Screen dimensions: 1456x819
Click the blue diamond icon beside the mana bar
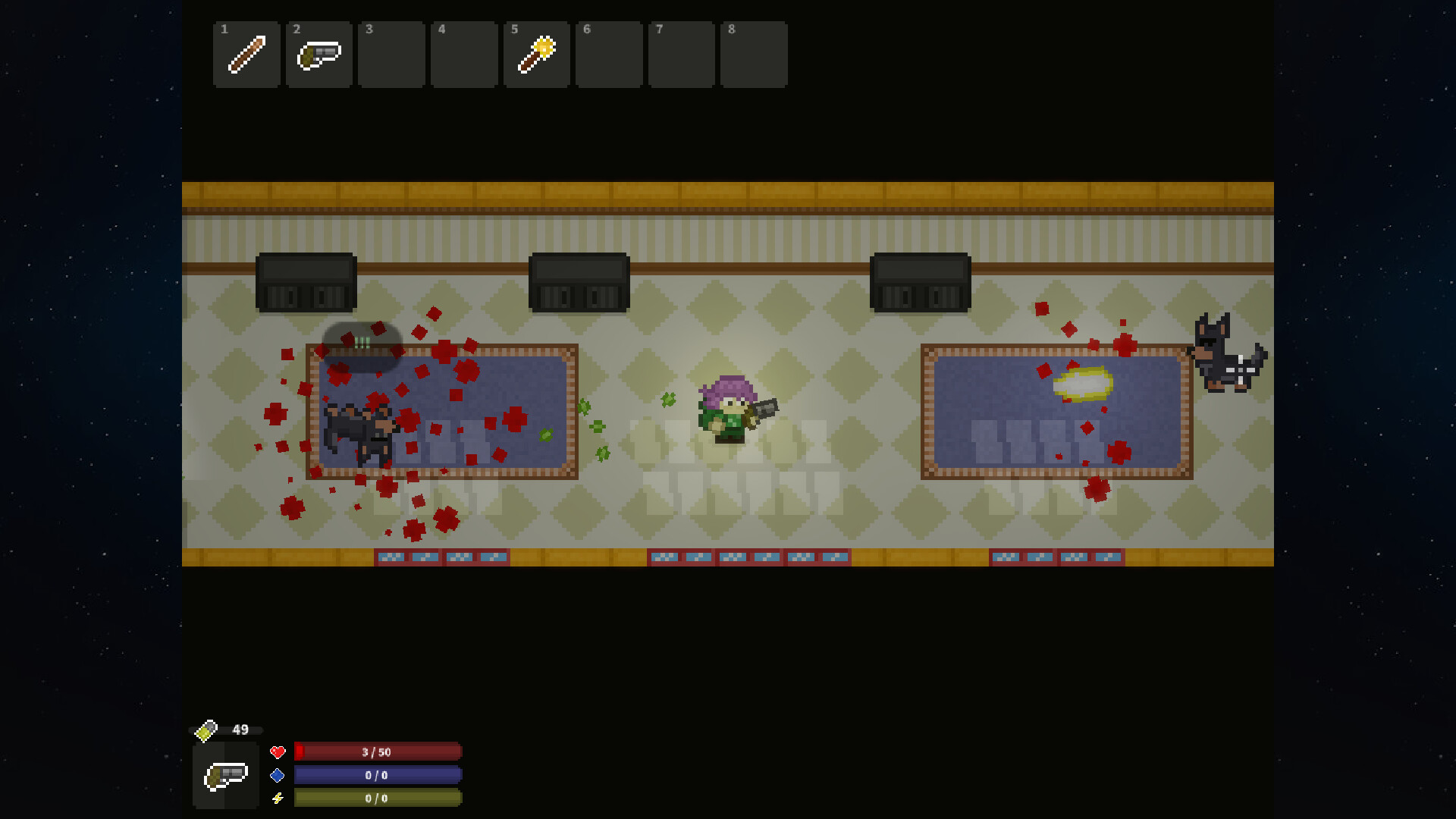[x=278, y=775]
